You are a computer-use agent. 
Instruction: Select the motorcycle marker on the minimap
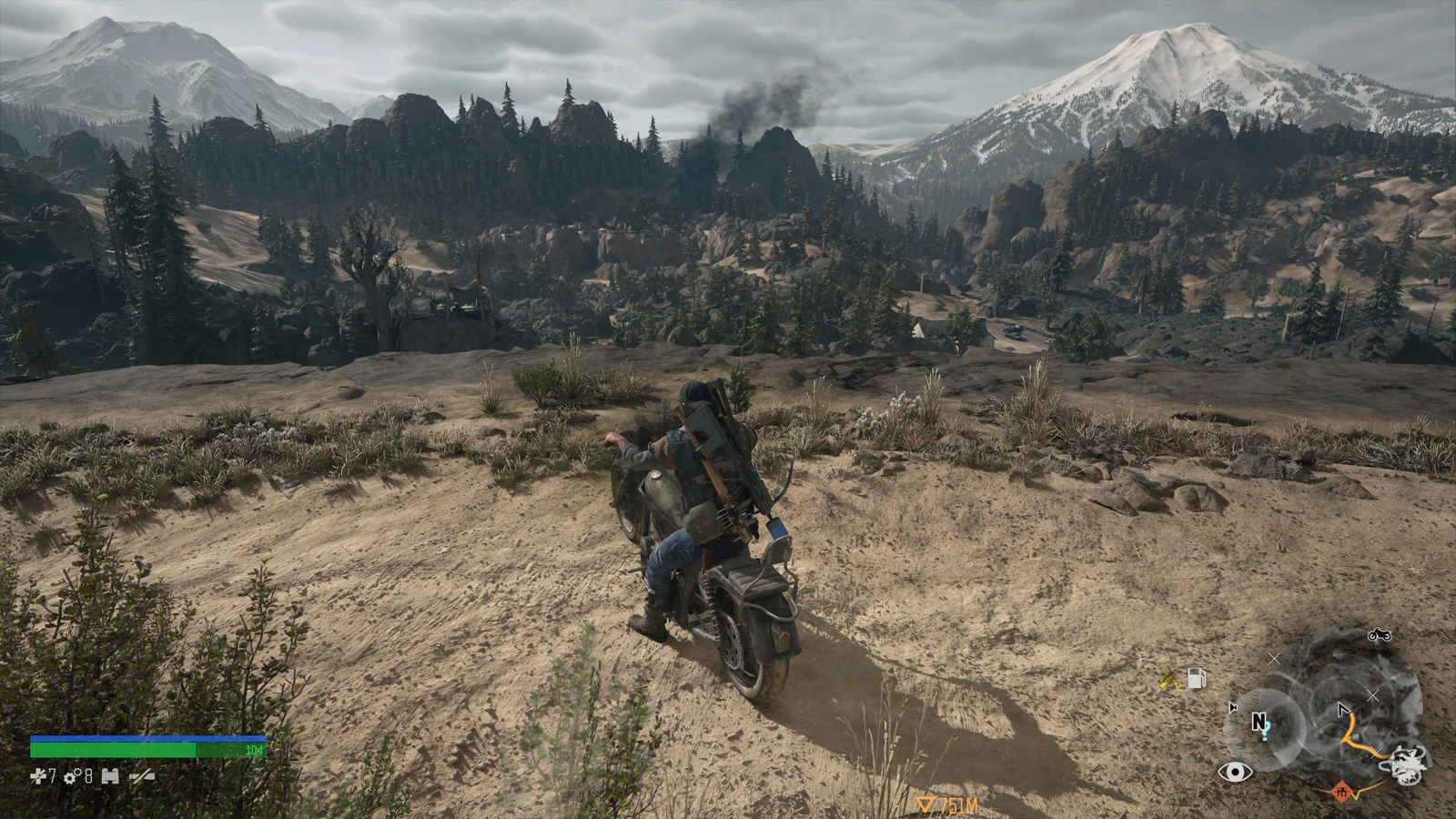1379,635
